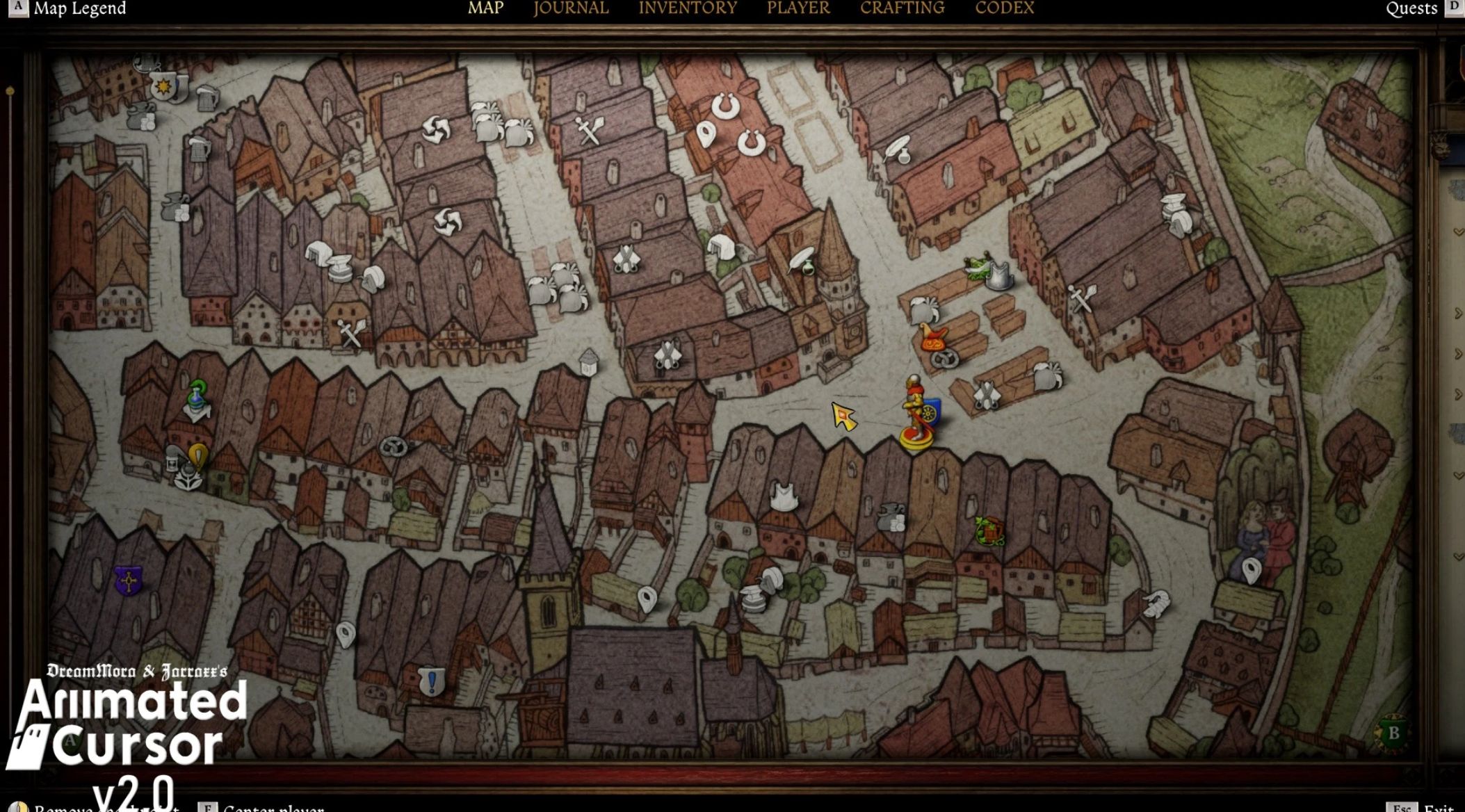
Task: Switch to the Journal tab
Action: 570,8
